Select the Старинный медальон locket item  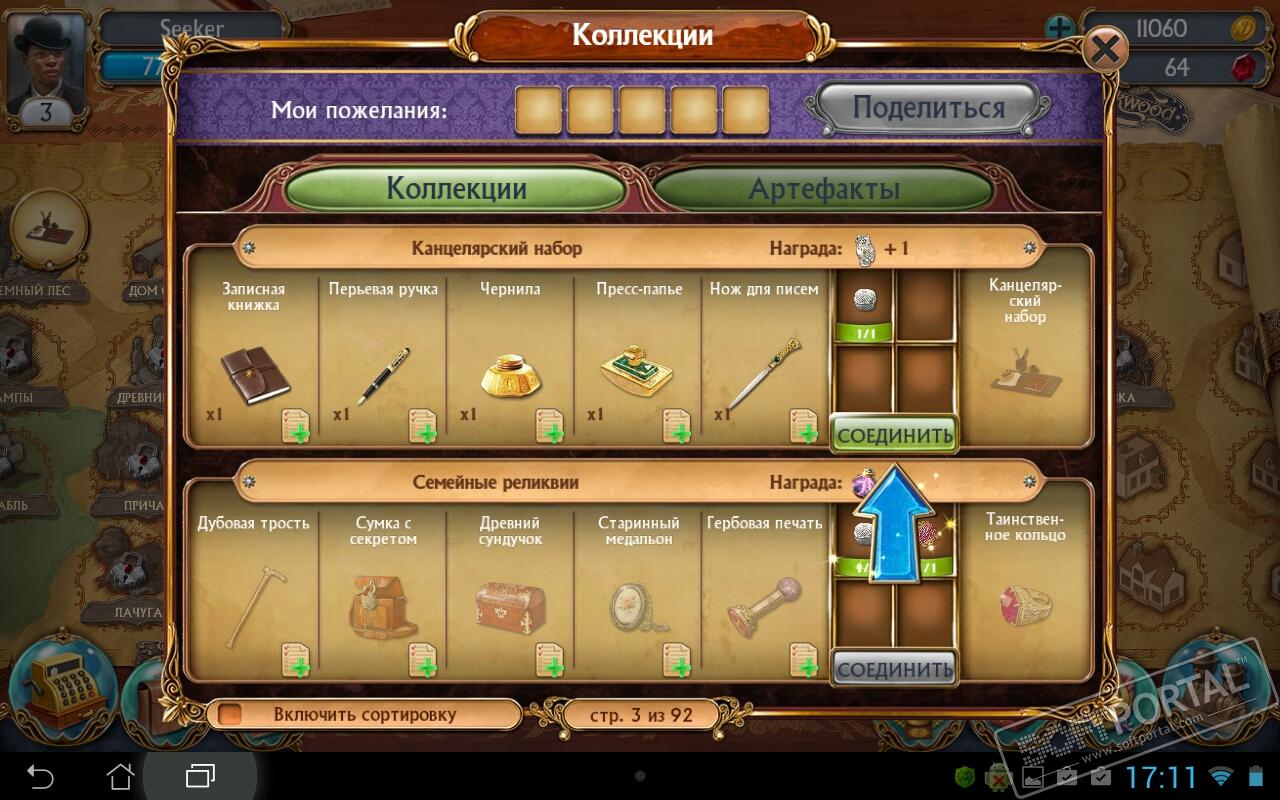[x=638, y=606]
